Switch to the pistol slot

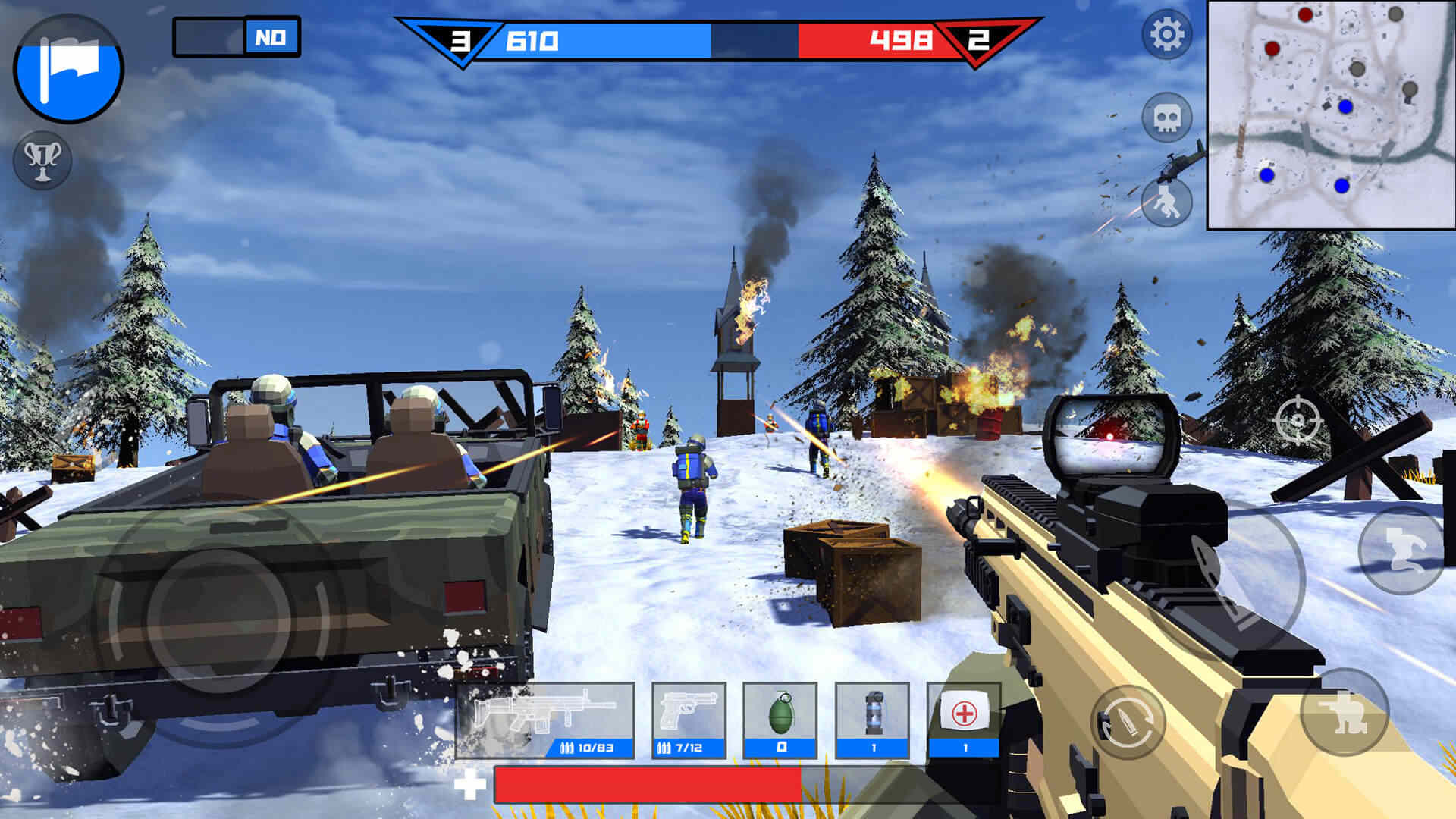[x=689, y=720]
